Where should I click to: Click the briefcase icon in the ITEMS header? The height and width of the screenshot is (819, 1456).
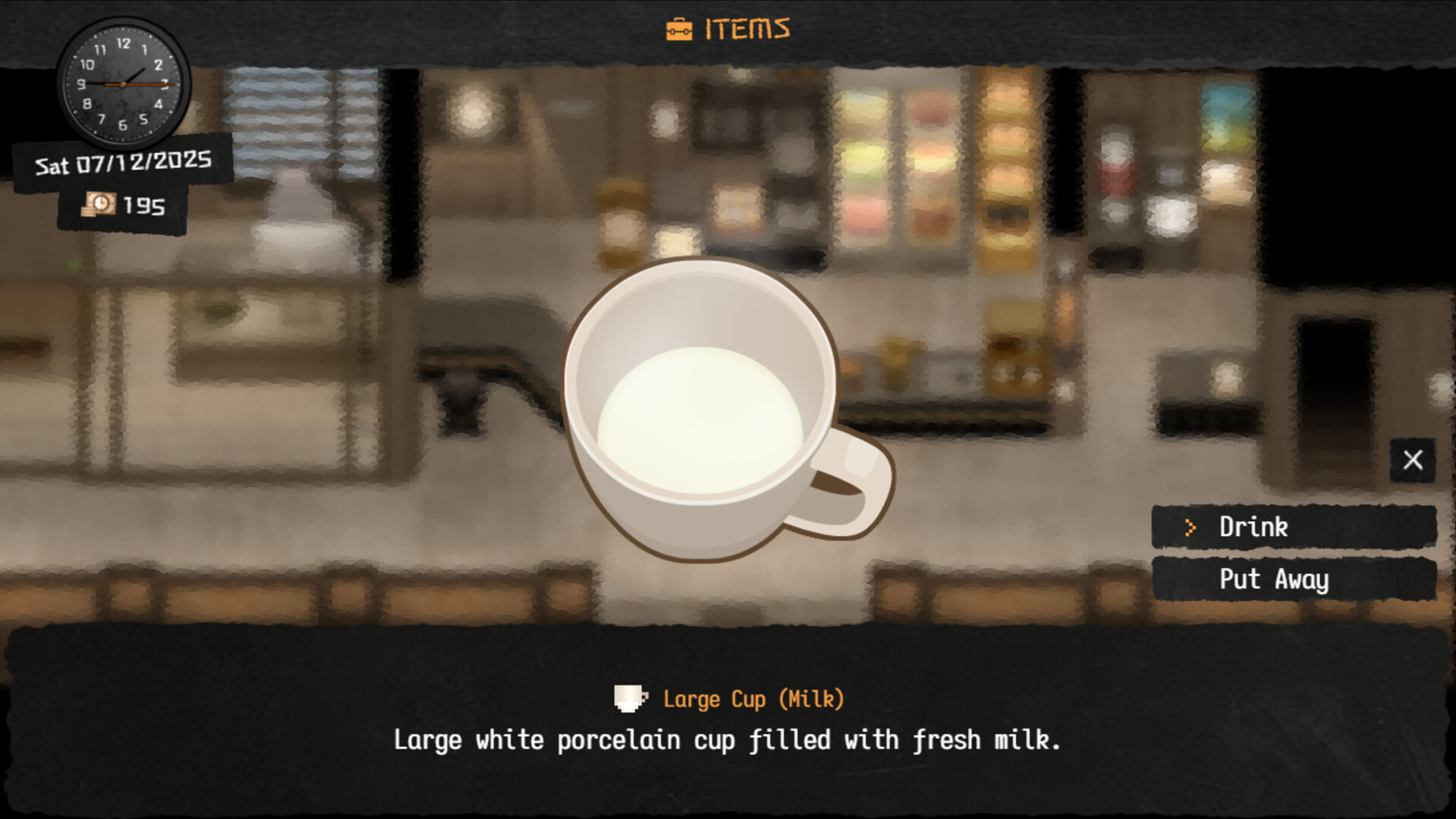[x=681, y=29]
